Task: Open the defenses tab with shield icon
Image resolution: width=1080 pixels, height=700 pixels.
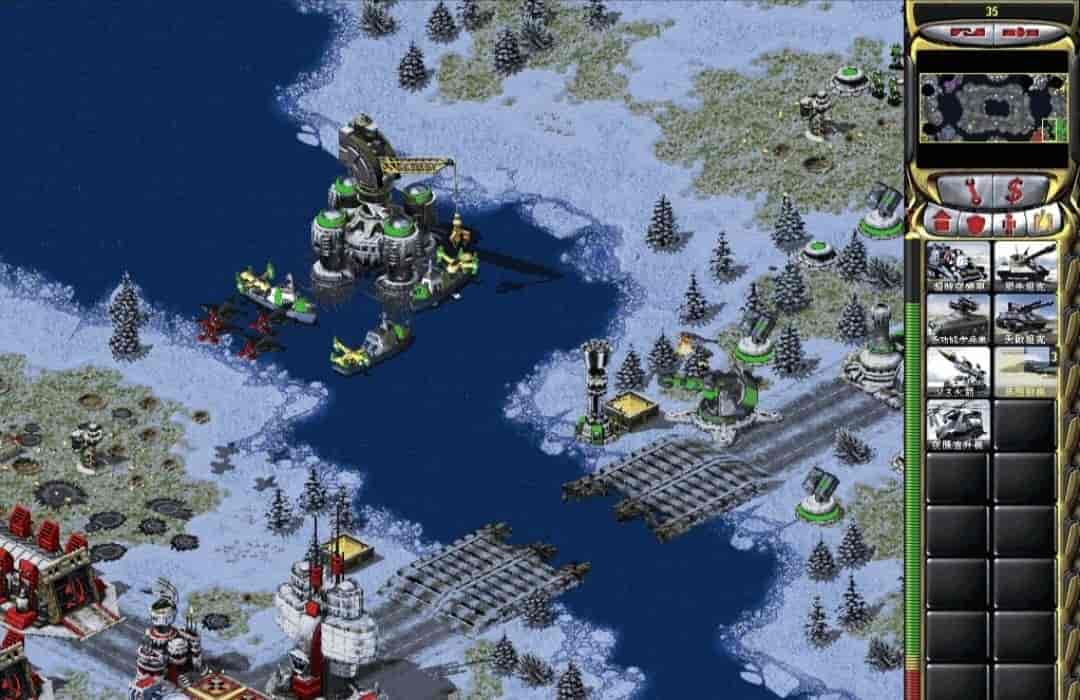Action: tap(974, 221)
